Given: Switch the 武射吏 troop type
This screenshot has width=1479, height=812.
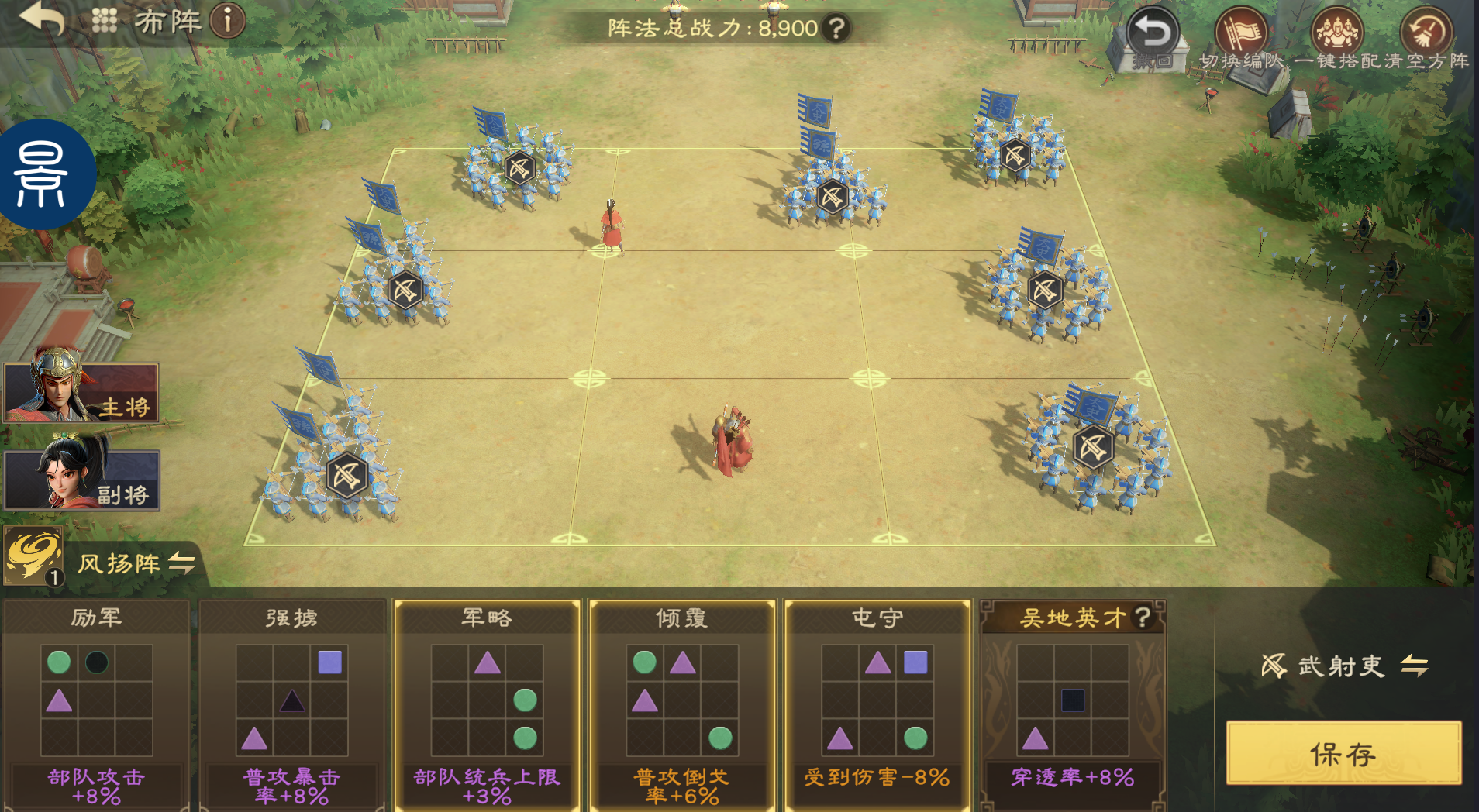Looking at the screenshot, I should 1415,666.
